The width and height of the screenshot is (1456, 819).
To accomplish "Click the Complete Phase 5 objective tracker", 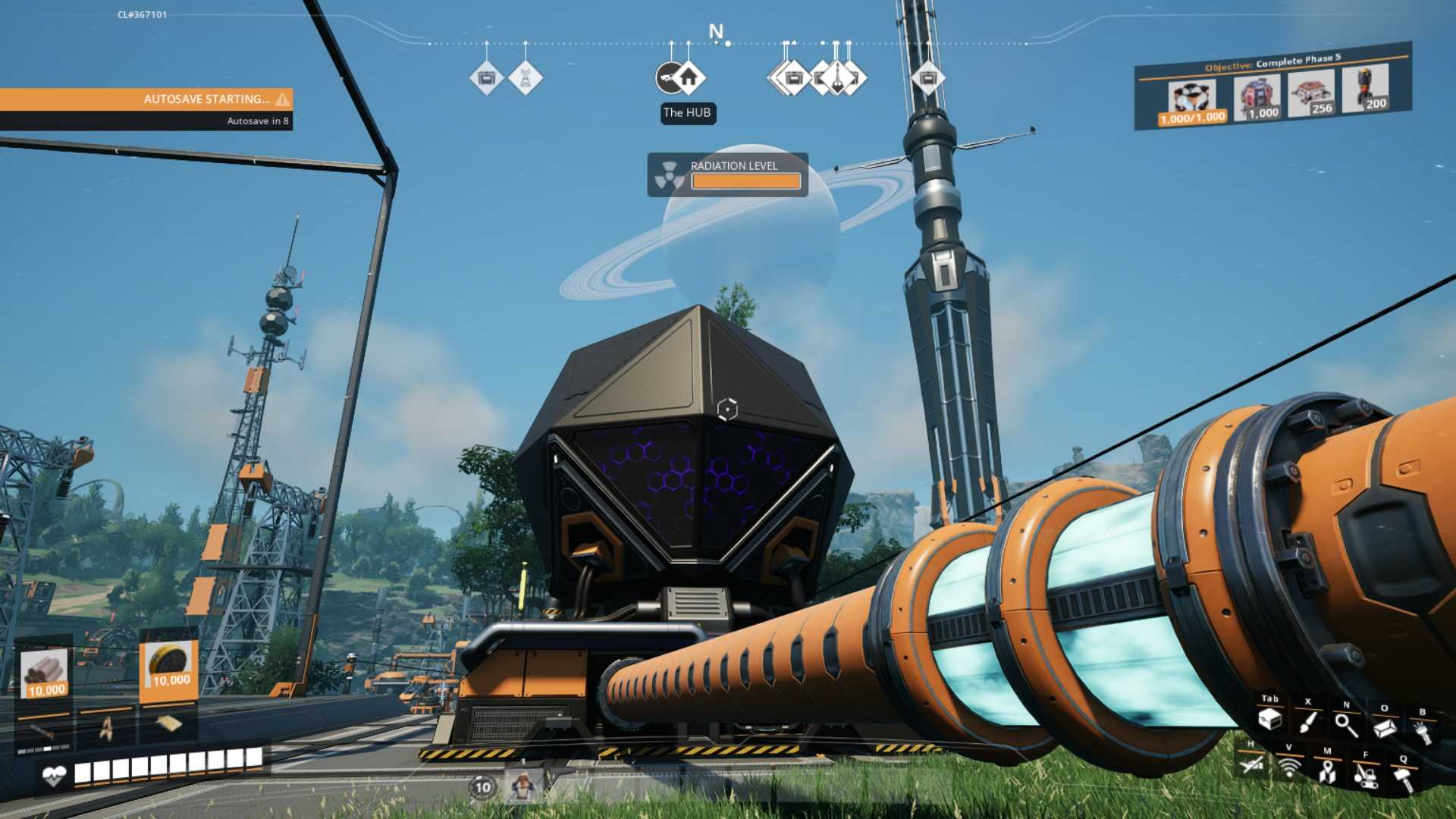I will click(1272, 63).
